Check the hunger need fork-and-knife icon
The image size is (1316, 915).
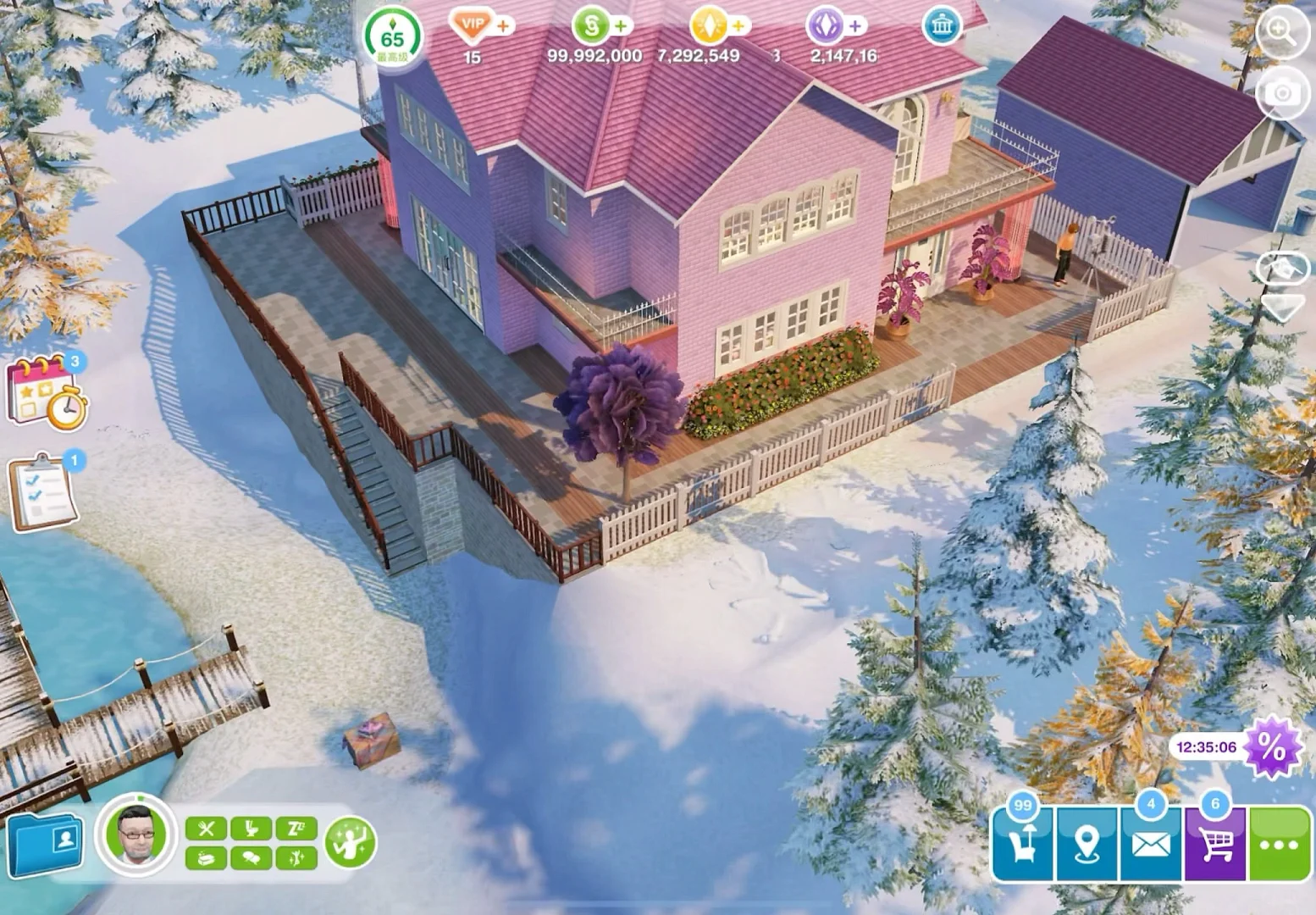point(206,829)
